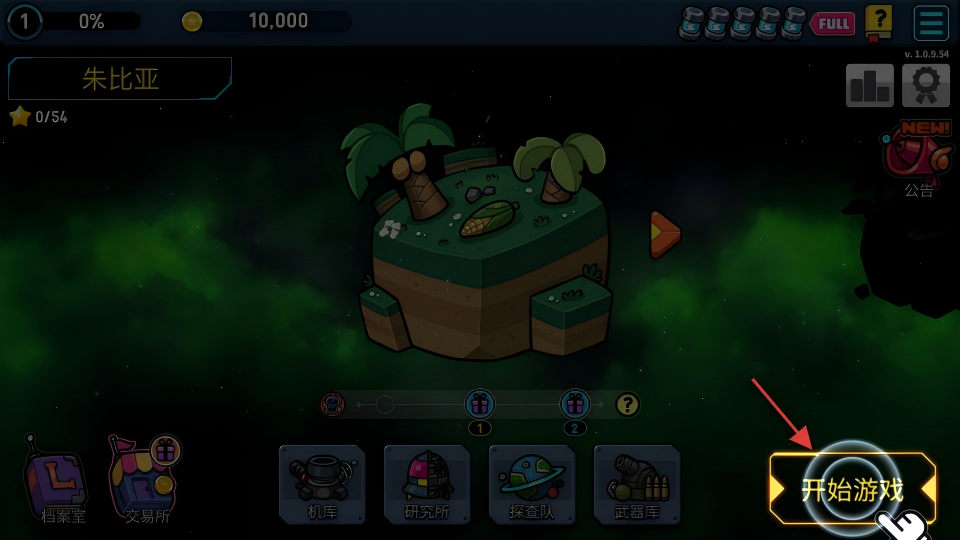Open the achievements ribbon badge icon
This screenshot has height=540, width=960.
tap(926, 86)
